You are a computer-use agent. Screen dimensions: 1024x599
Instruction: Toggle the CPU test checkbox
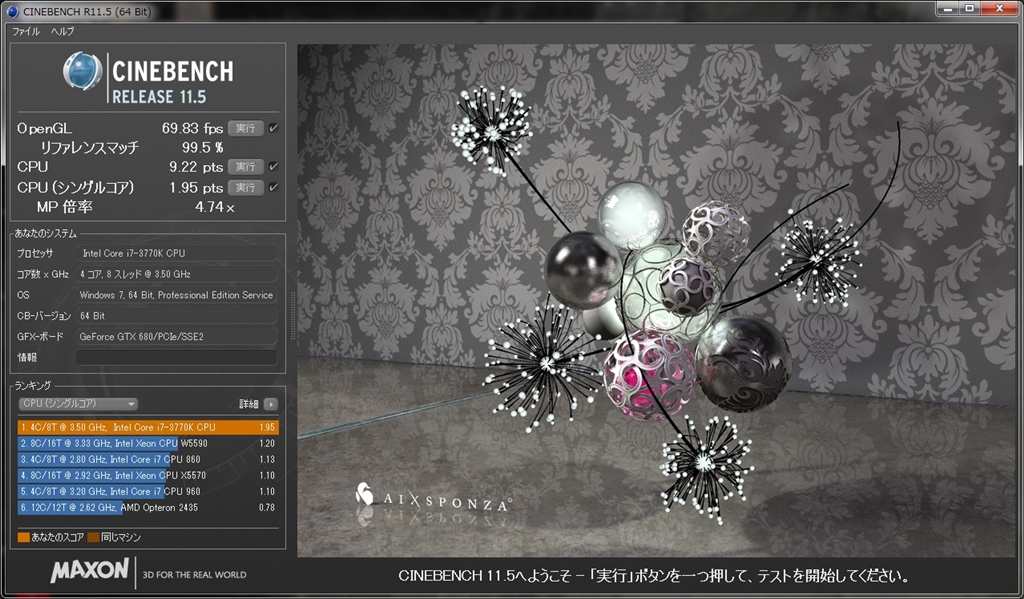[x=274, y=166]
